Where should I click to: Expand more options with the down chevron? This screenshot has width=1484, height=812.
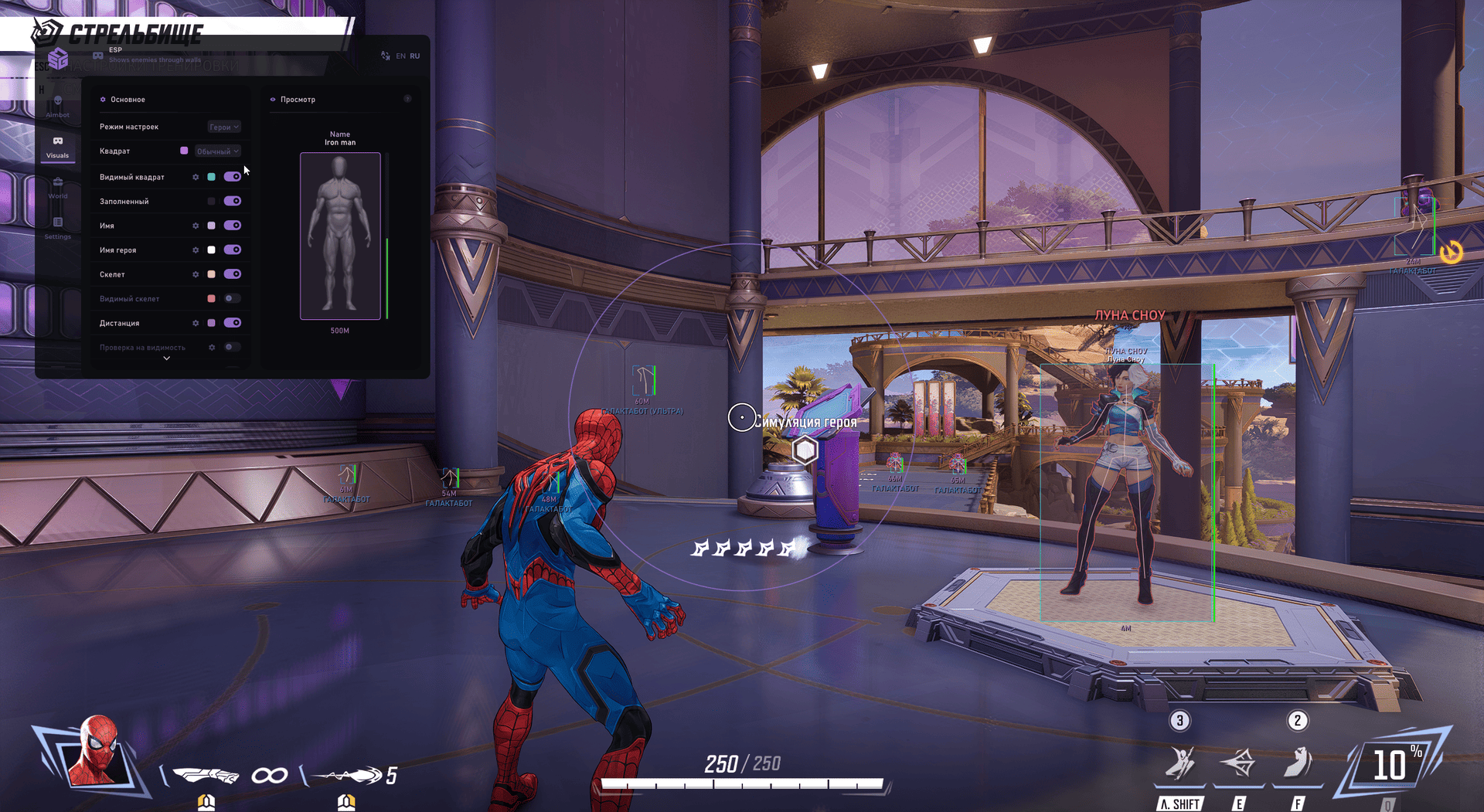[x=166, y=358]
